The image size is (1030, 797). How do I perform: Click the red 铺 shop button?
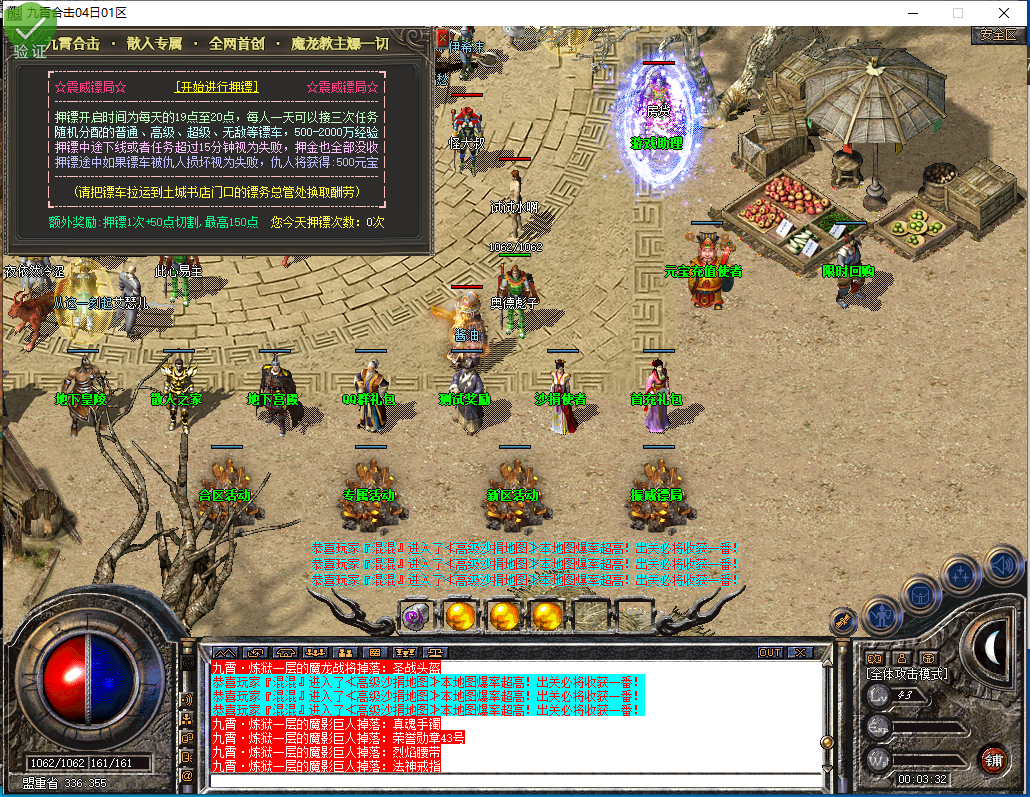993,759
